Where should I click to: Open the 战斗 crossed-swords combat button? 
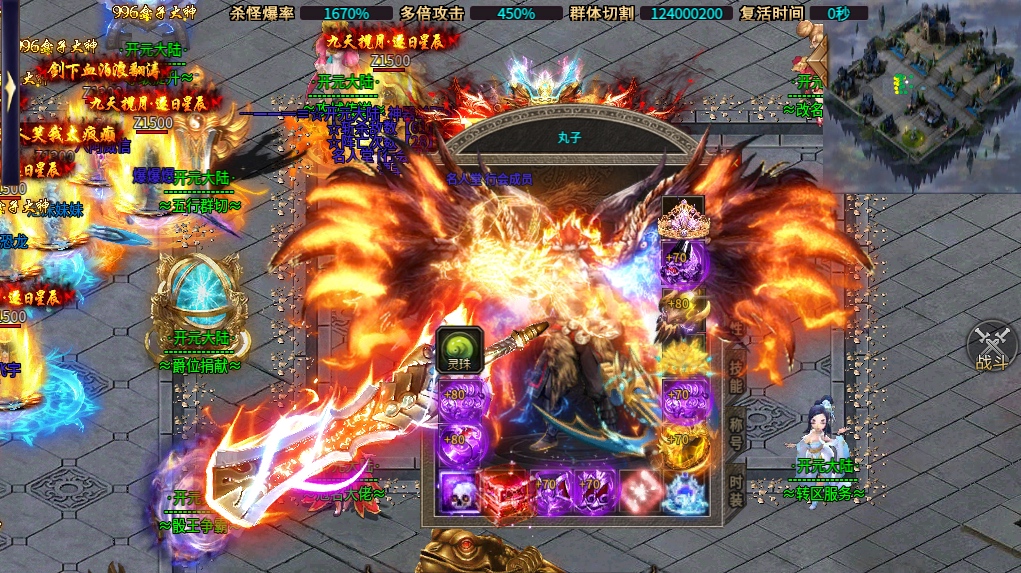pos(991,346)
